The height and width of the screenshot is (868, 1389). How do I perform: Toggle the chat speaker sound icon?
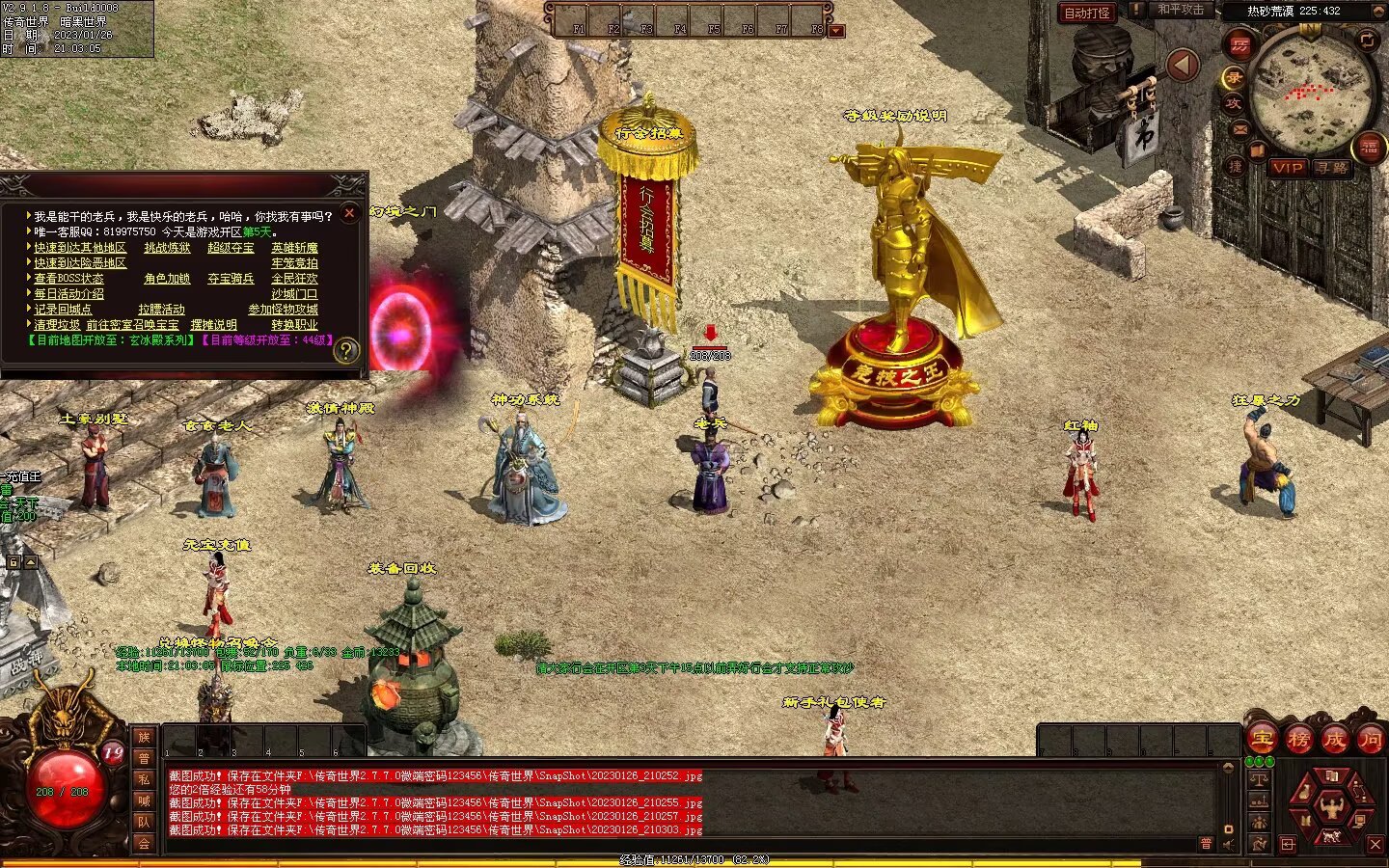pos(1228,845)
